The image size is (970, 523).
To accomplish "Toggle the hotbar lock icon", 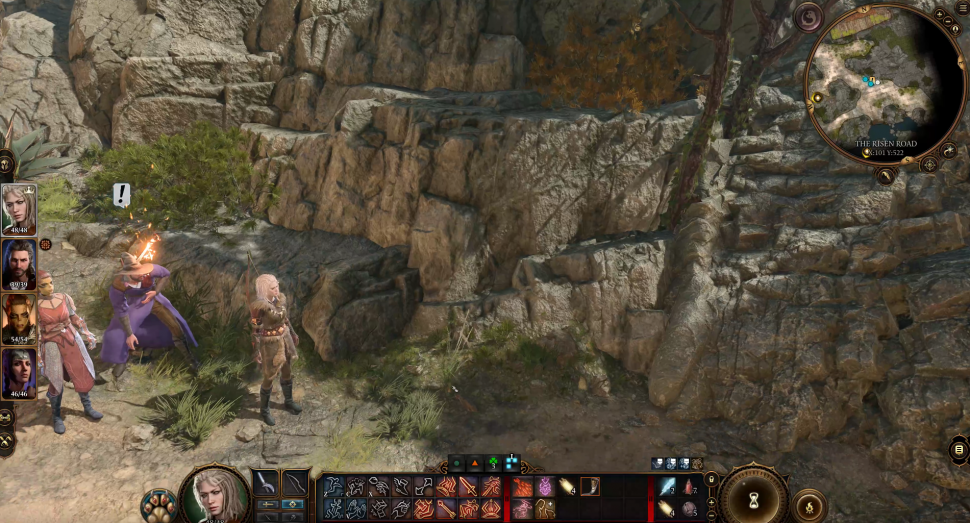I will [711, 480].
